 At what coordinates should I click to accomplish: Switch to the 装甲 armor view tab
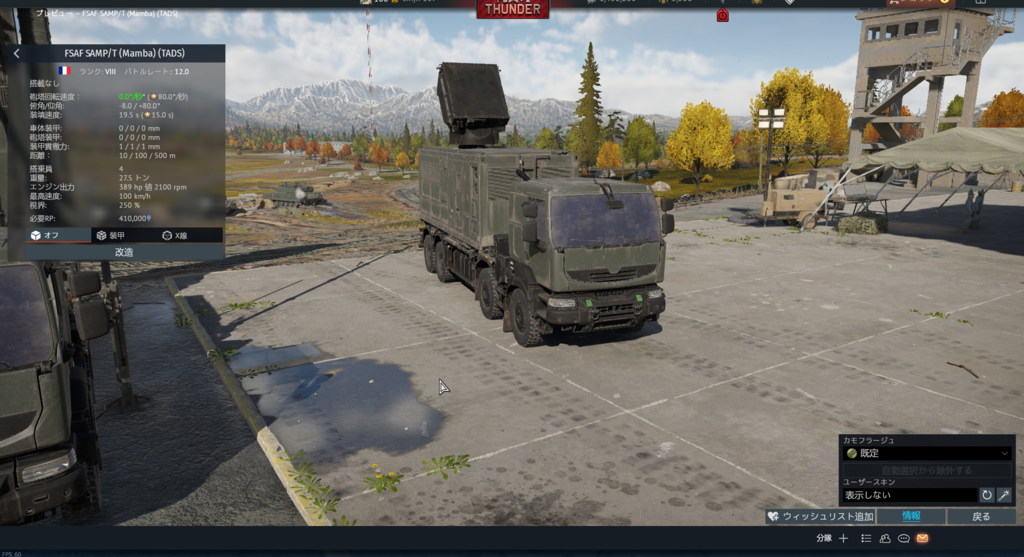click(x=110, y=235)
